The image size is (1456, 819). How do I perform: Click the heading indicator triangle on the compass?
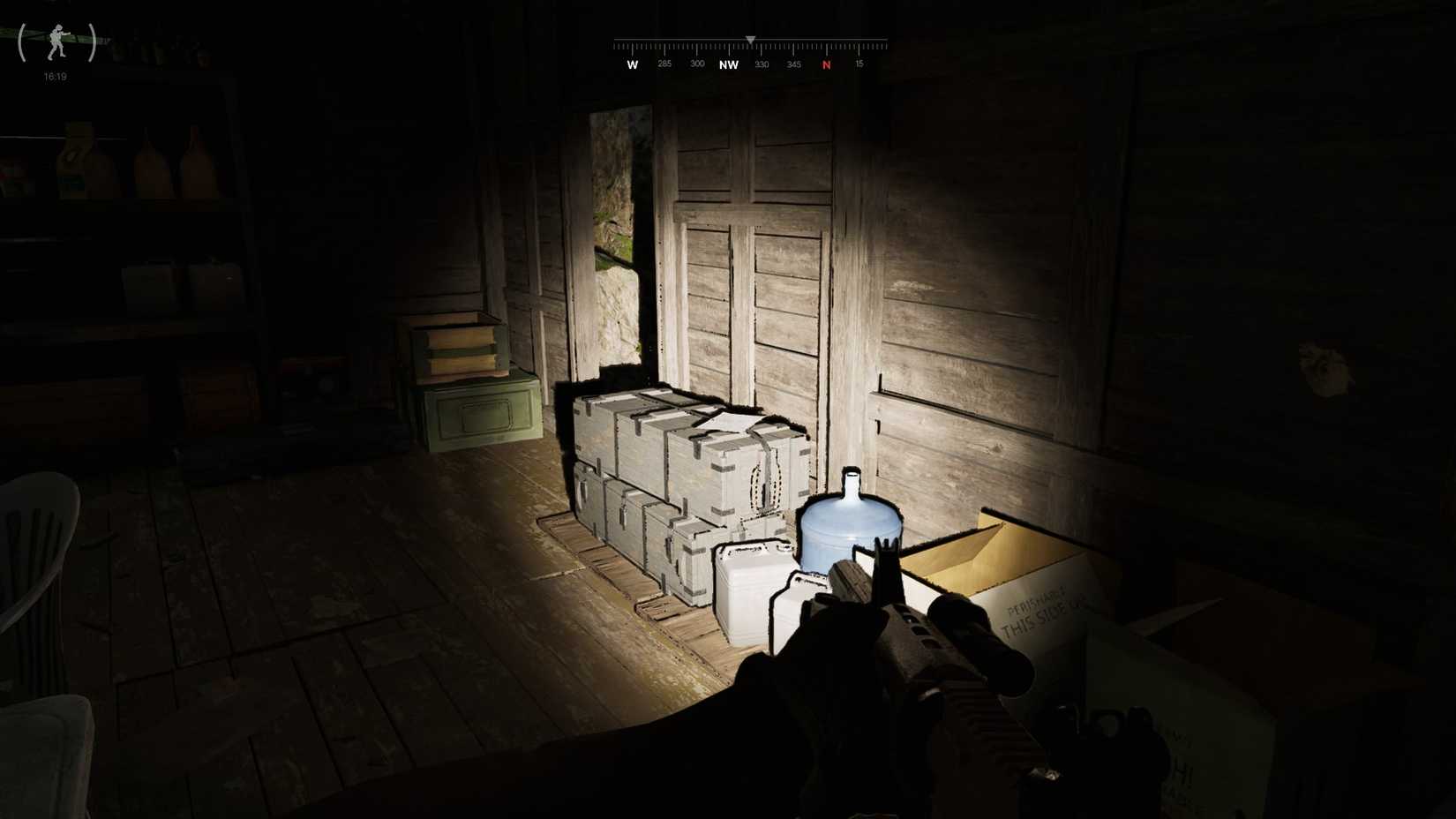point(750,39)
